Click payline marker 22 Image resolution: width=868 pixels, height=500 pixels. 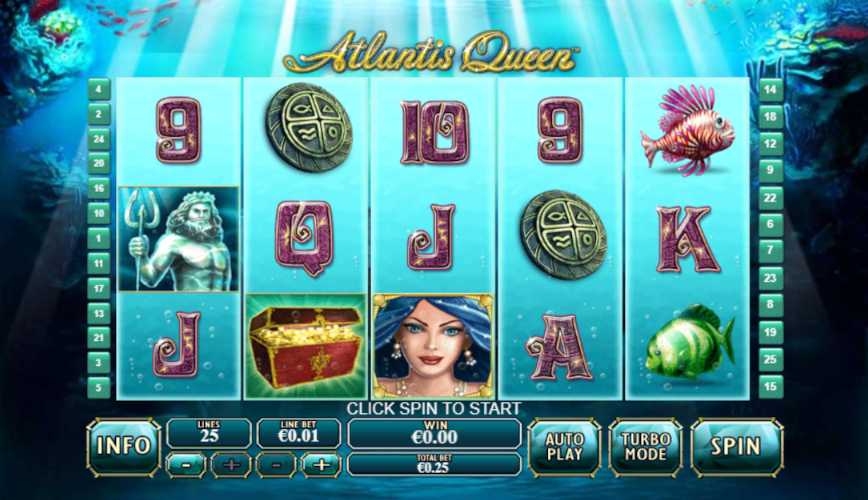coord(770,198)
